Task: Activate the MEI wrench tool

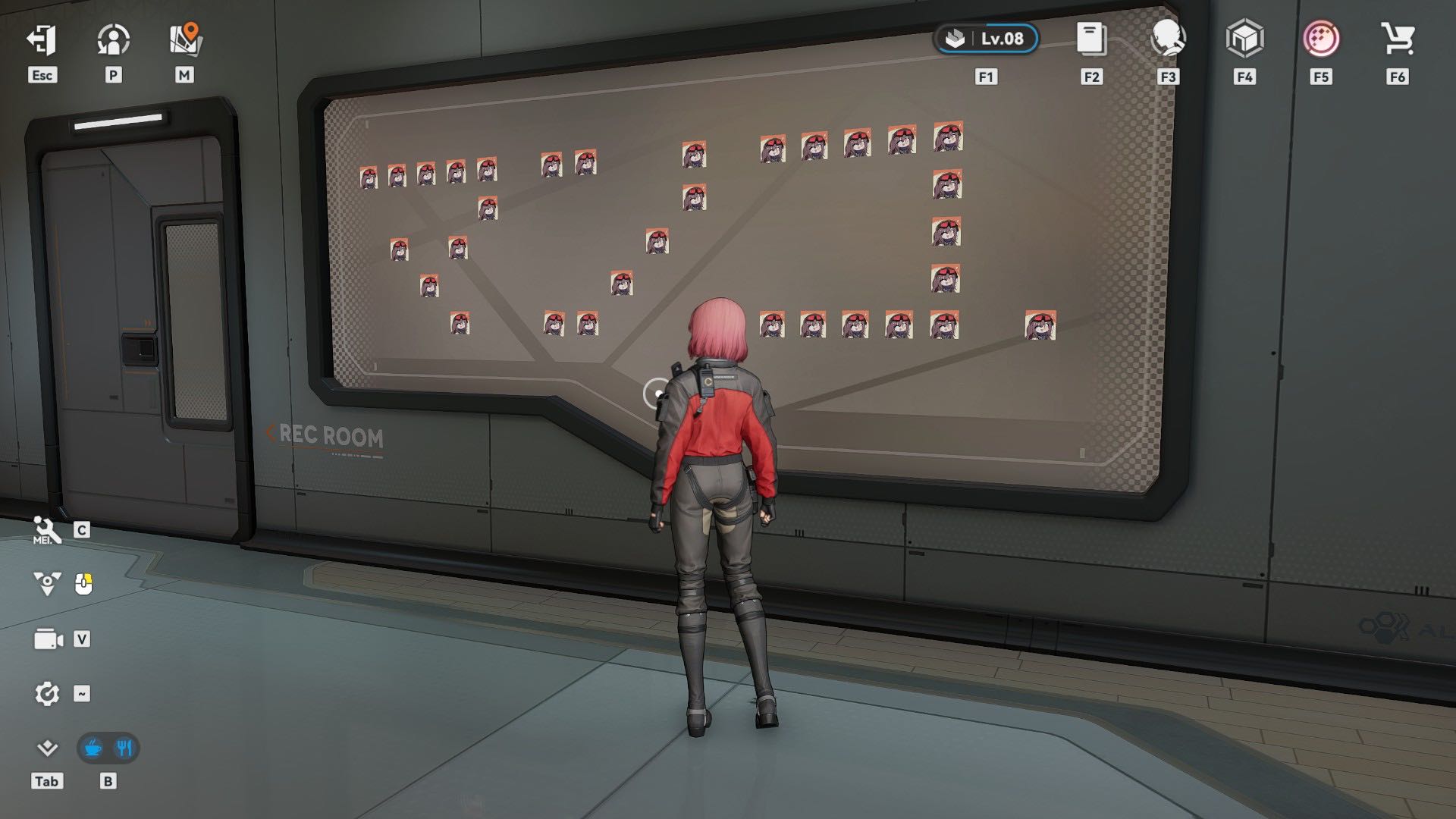Action: [x=47, y=530]
